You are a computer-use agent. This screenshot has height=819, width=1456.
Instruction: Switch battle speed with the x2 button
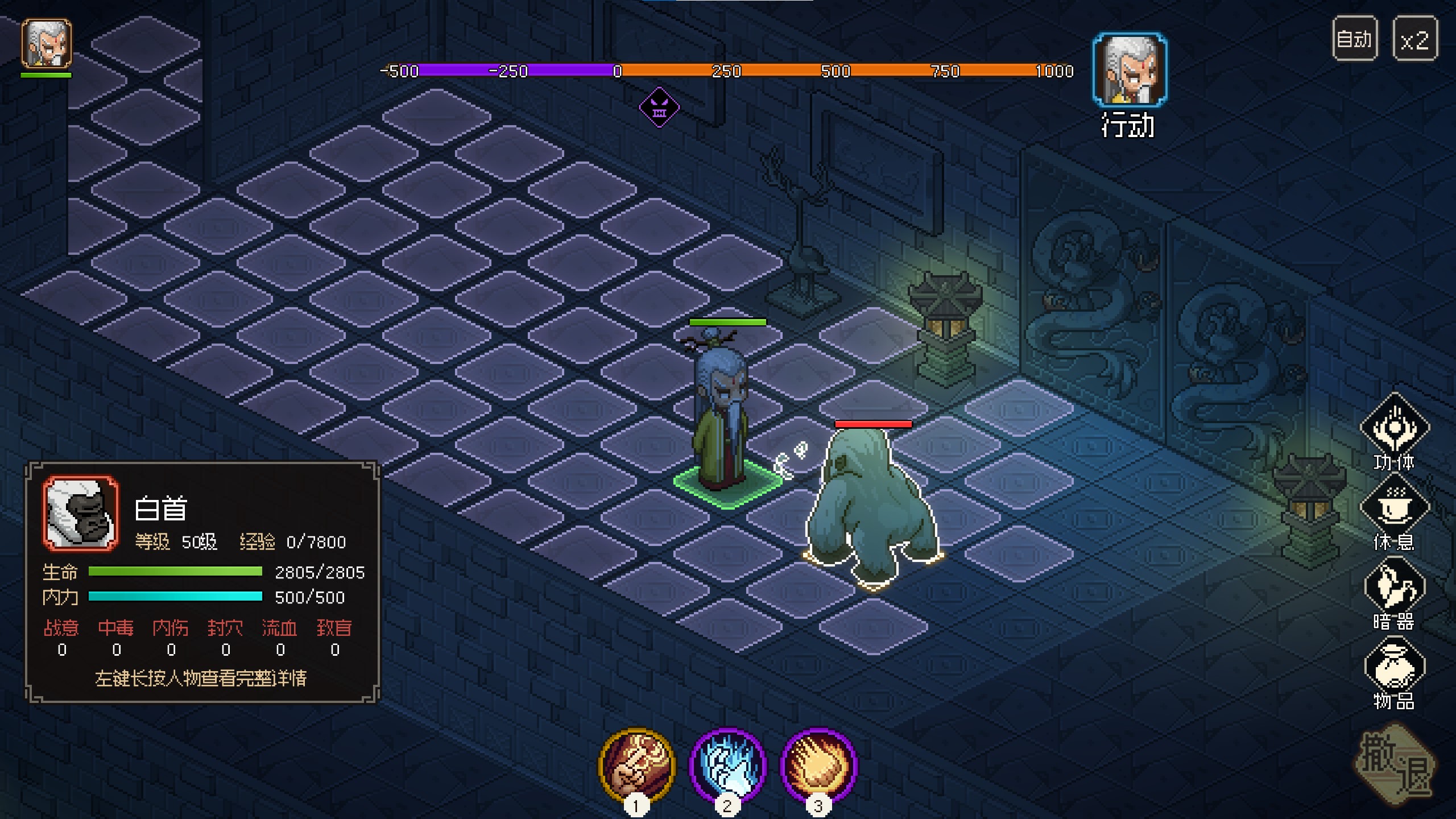point(1414,39)
